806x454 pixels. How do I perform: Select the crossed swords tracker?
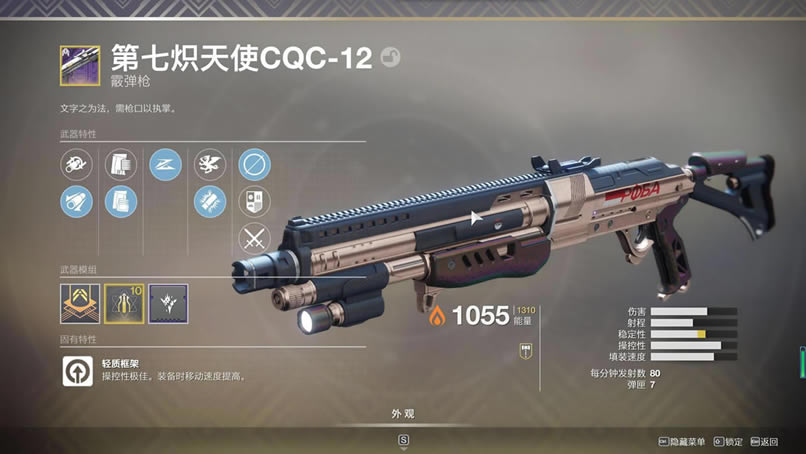click(254, 239)
